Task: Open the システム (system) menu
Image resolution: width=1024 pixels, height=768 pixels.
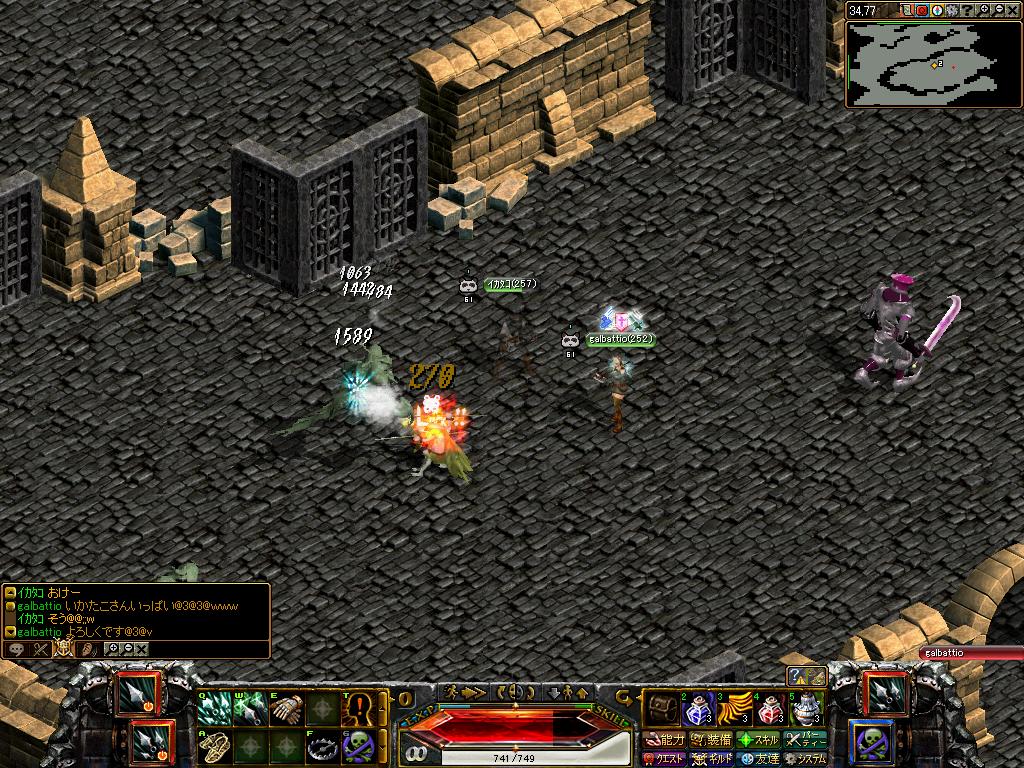Action: (805, 759)
